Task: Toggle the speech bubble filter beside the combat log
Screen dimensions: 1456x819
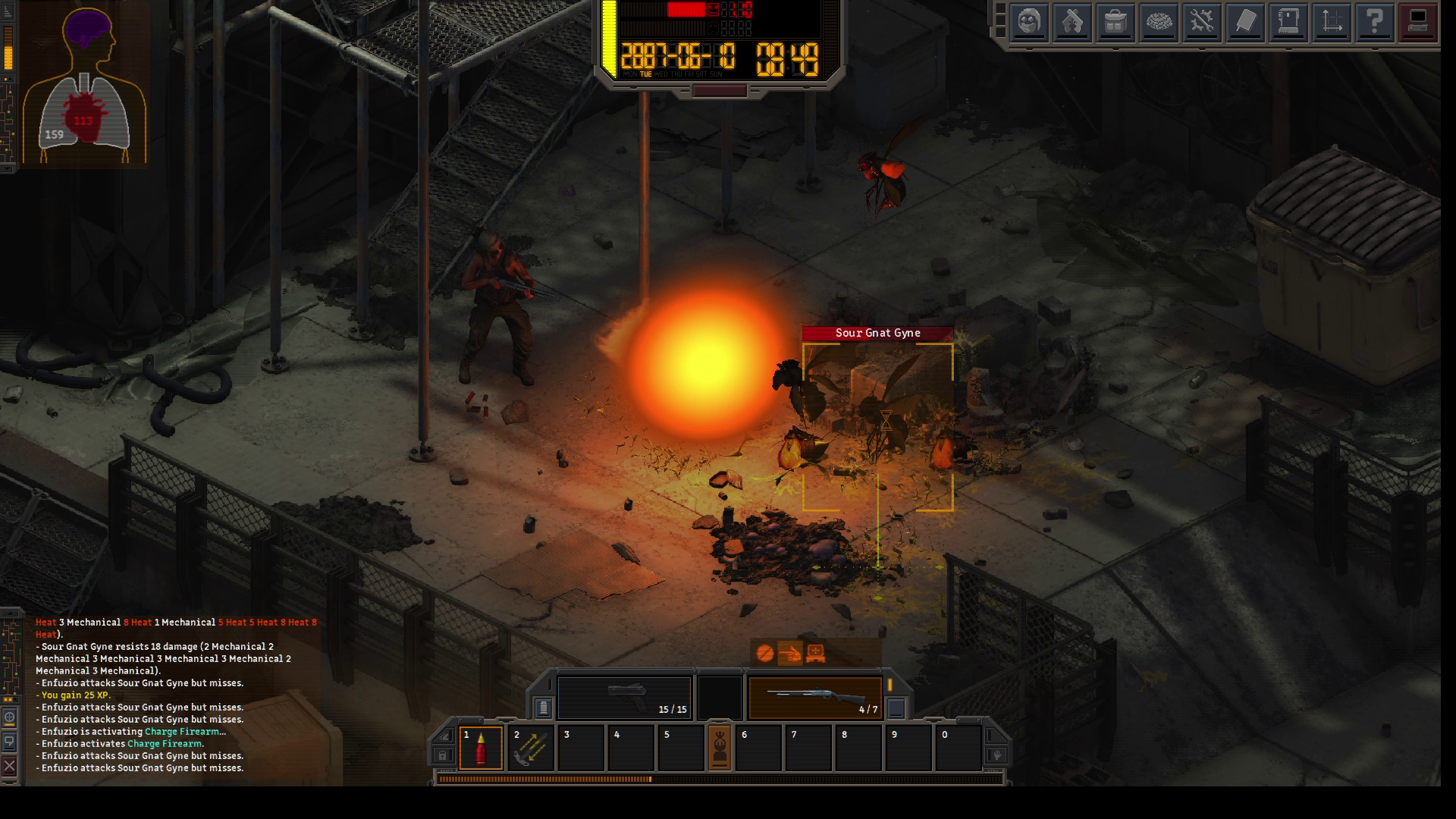Action: (x=10, y=741)
